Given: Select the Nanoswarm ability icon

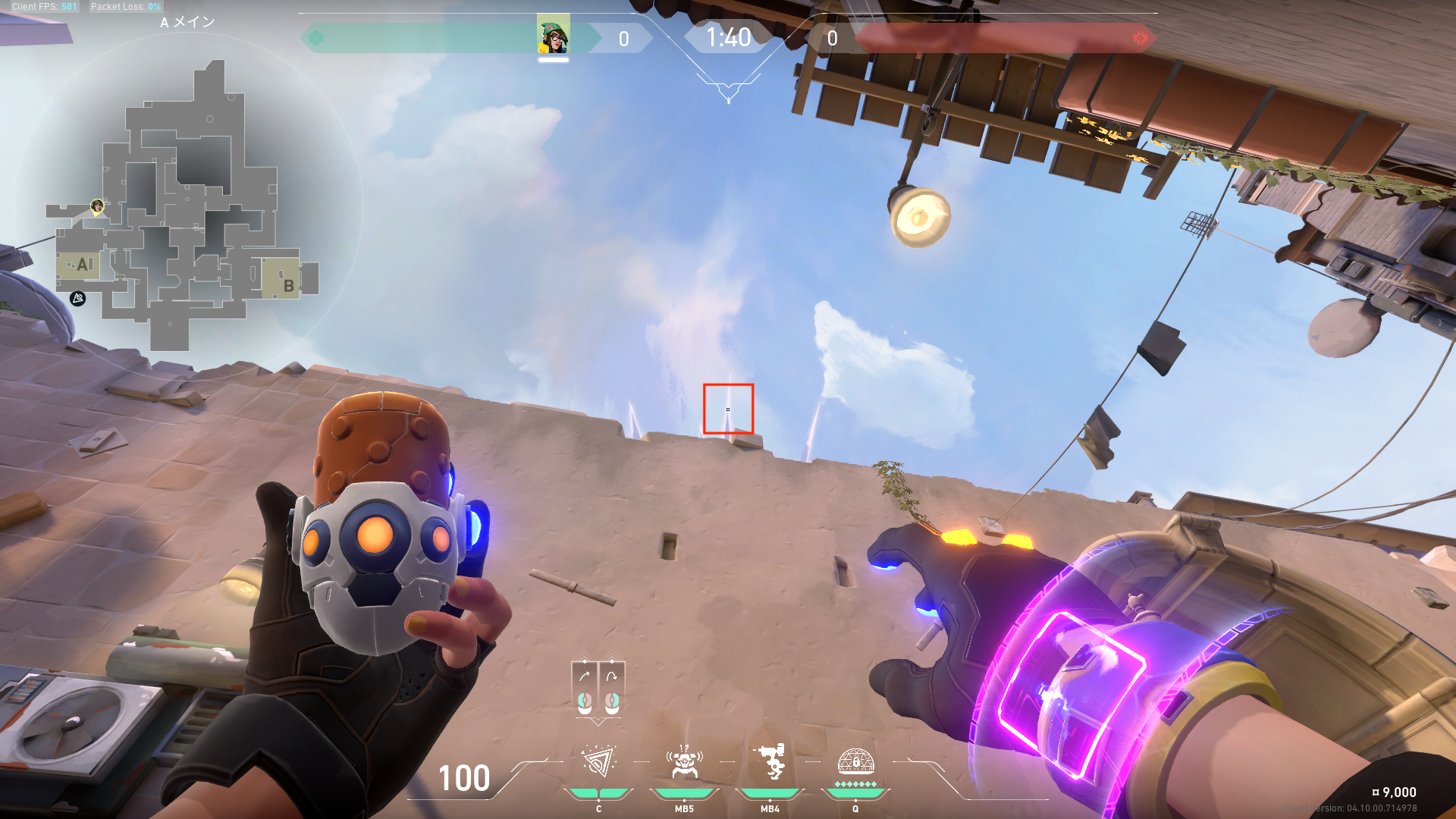Looking at the screenshot, I should (x=598, y=762).
